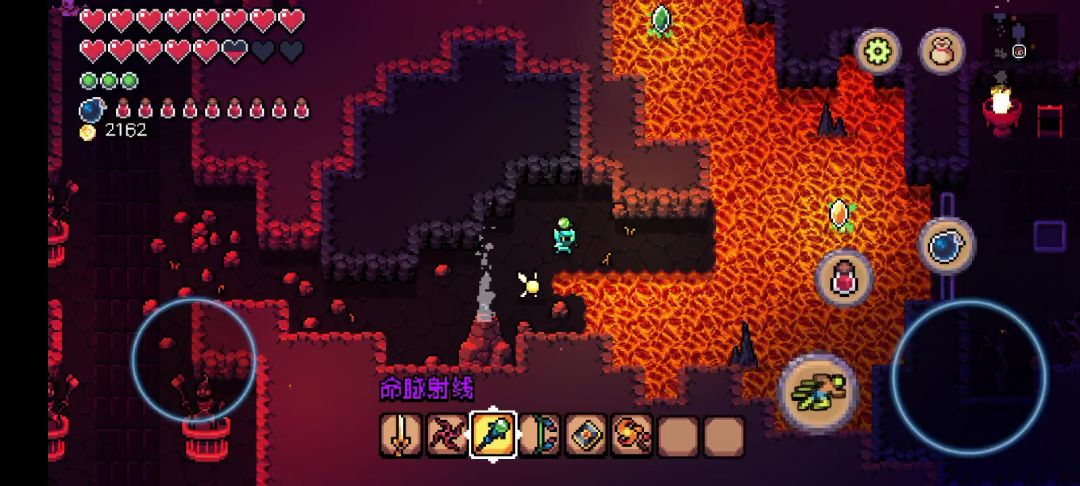Tap the minimap
The height and width of the screenshot is (486, 1080).
coord(1018,40)
